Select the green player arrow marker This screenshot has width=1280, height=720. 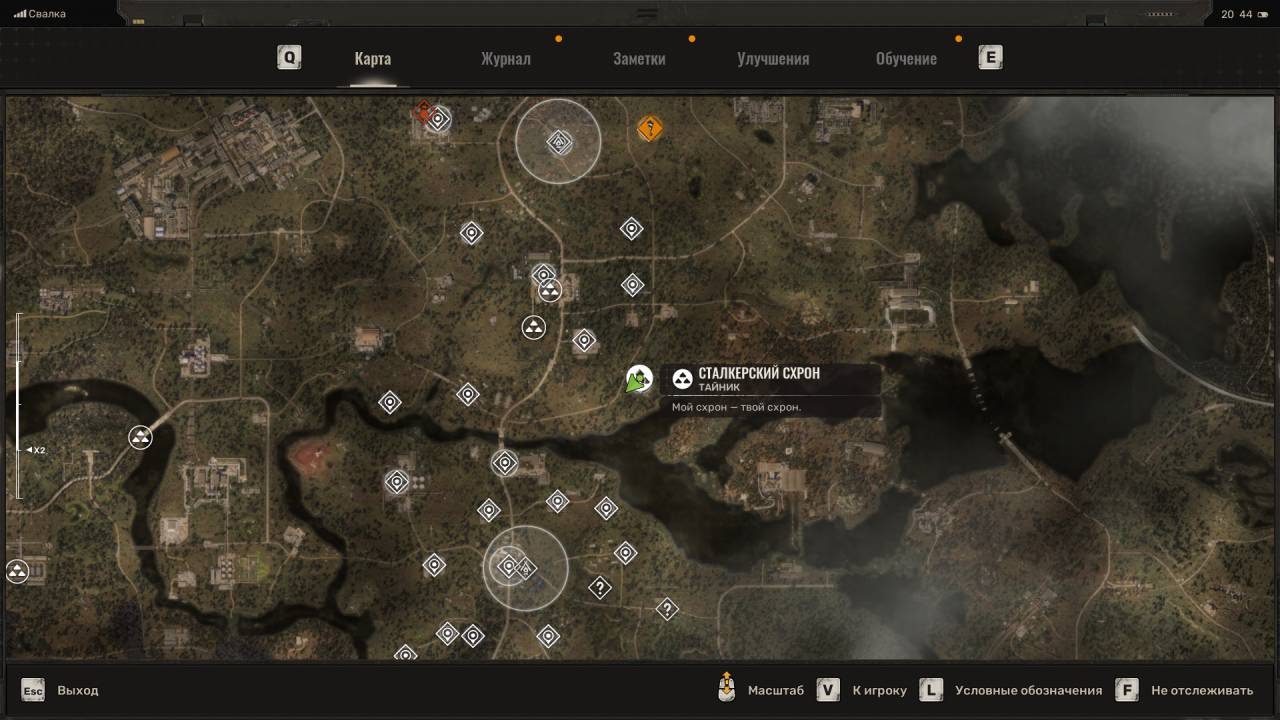pyautogui.click(x=637, y=381)
